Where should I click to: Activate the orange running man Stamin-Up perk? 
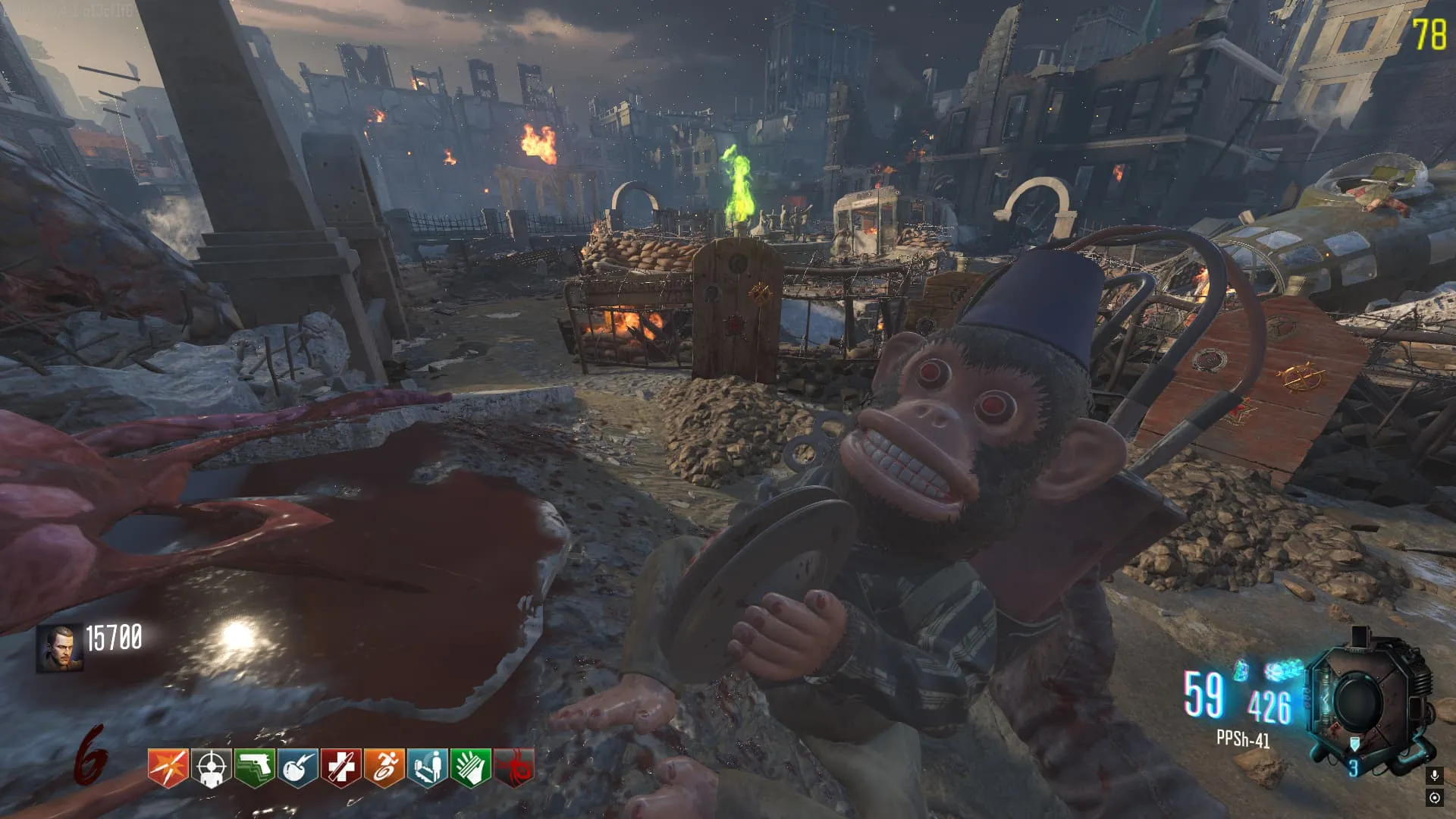tap(384, 768)
